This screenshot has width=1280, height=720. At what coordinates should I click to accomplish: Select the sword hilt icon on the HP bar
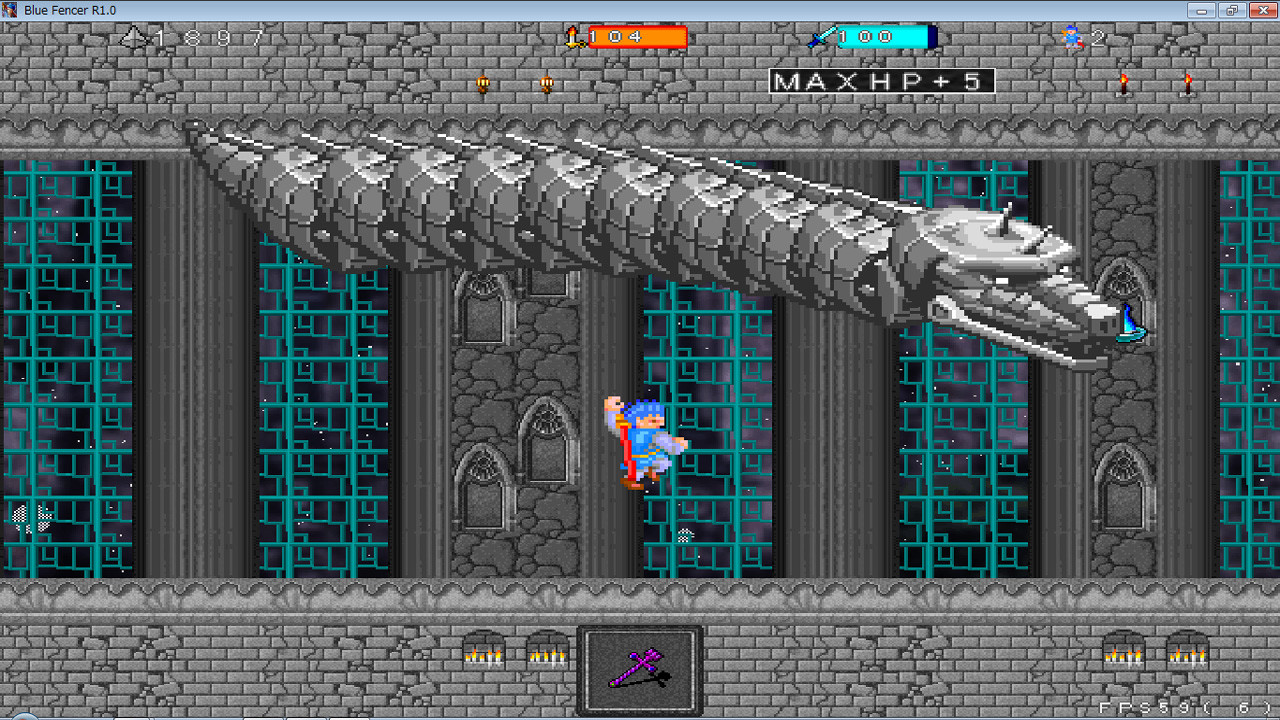[573, 37]
